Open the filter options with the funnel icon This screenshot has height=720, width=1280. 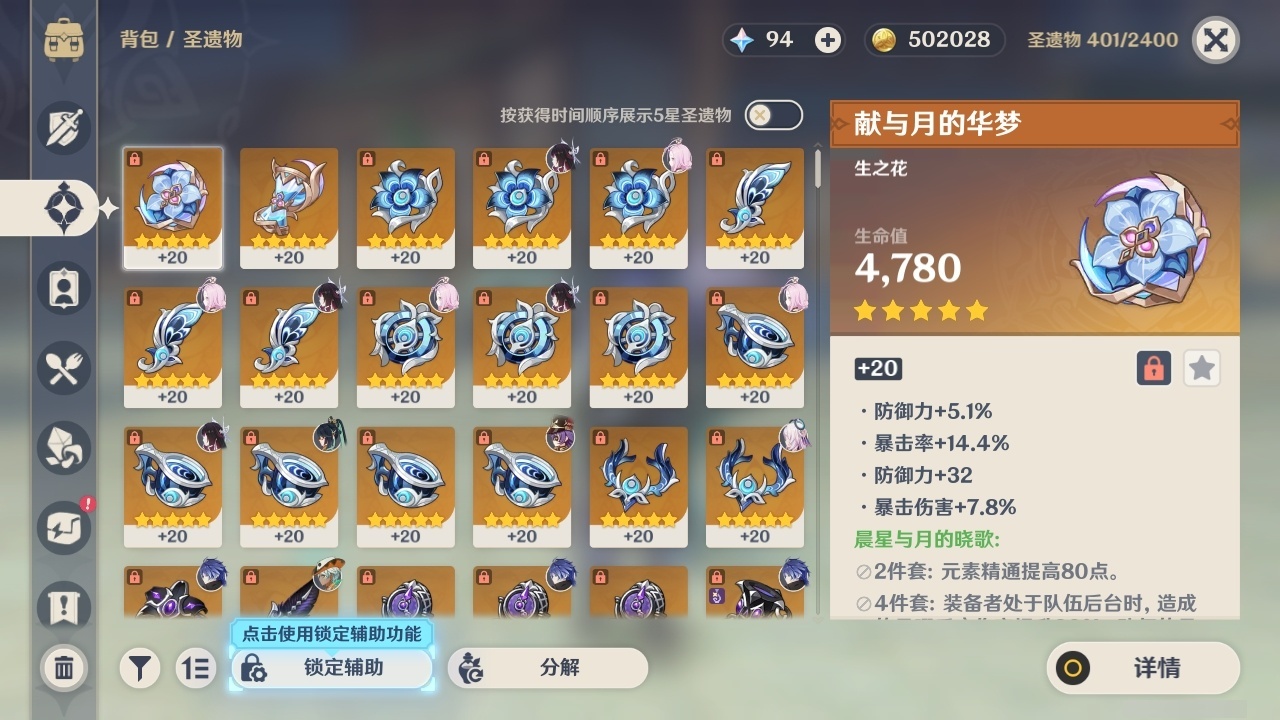(140, 668)
